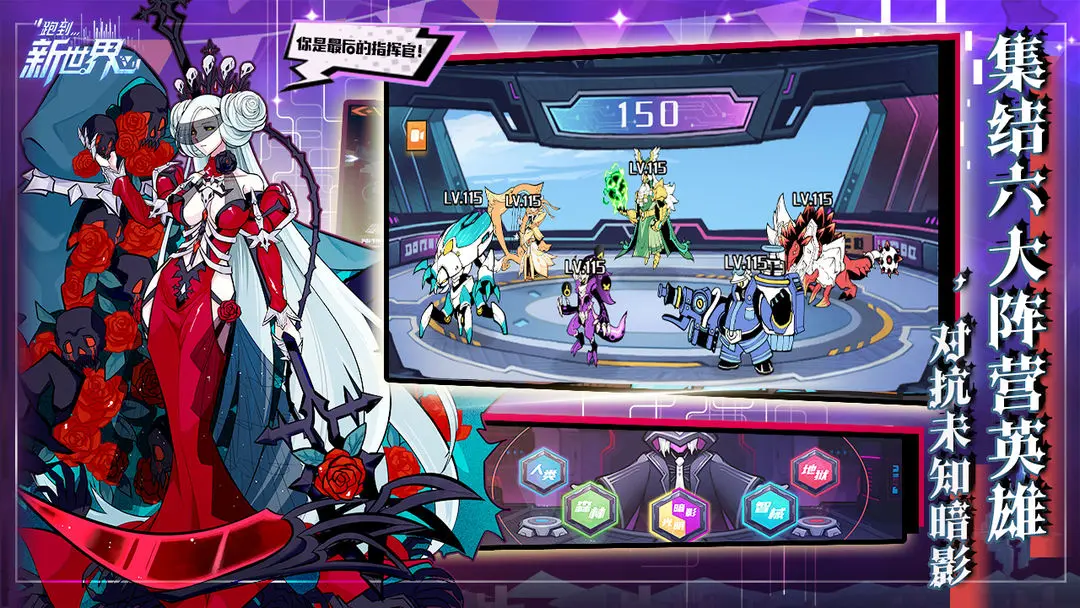
Task: Choose the red 地狱 faction hexagon
Action: tap(814, 471)
